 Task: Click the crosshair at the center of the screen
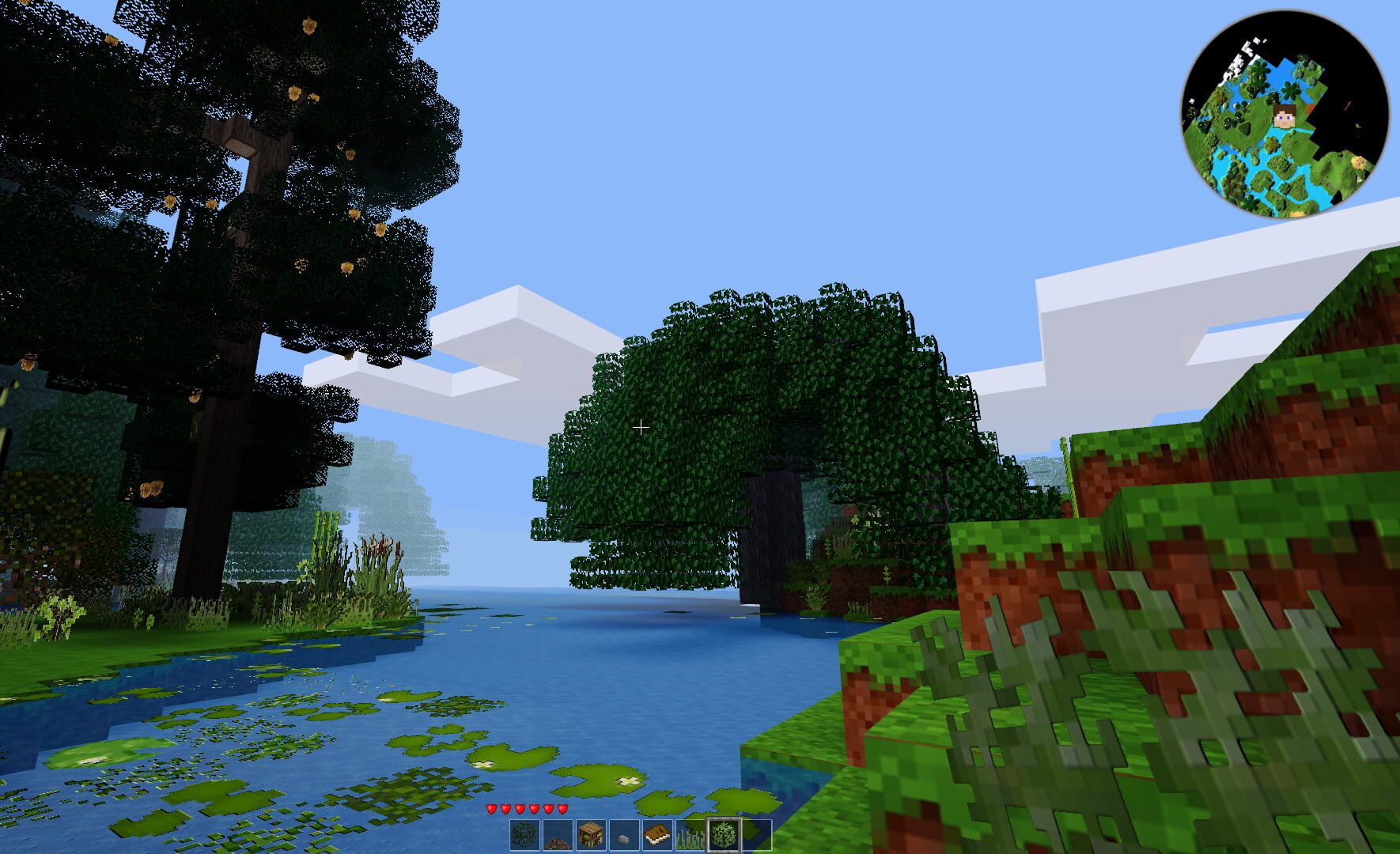point(641,427)
